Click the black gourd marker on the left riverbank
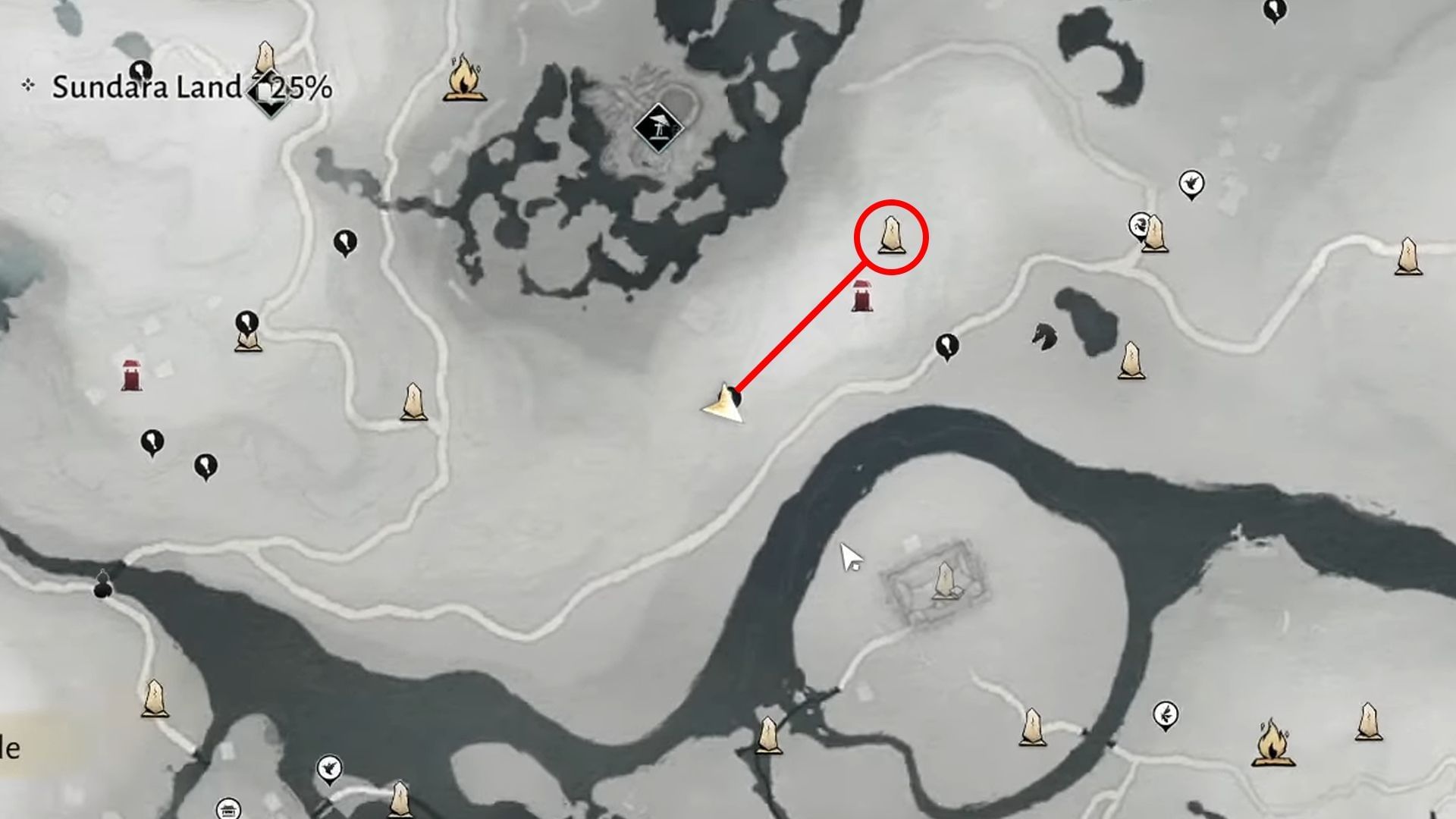Viewport: 1456px width, 819px height. tap(104, 588)
